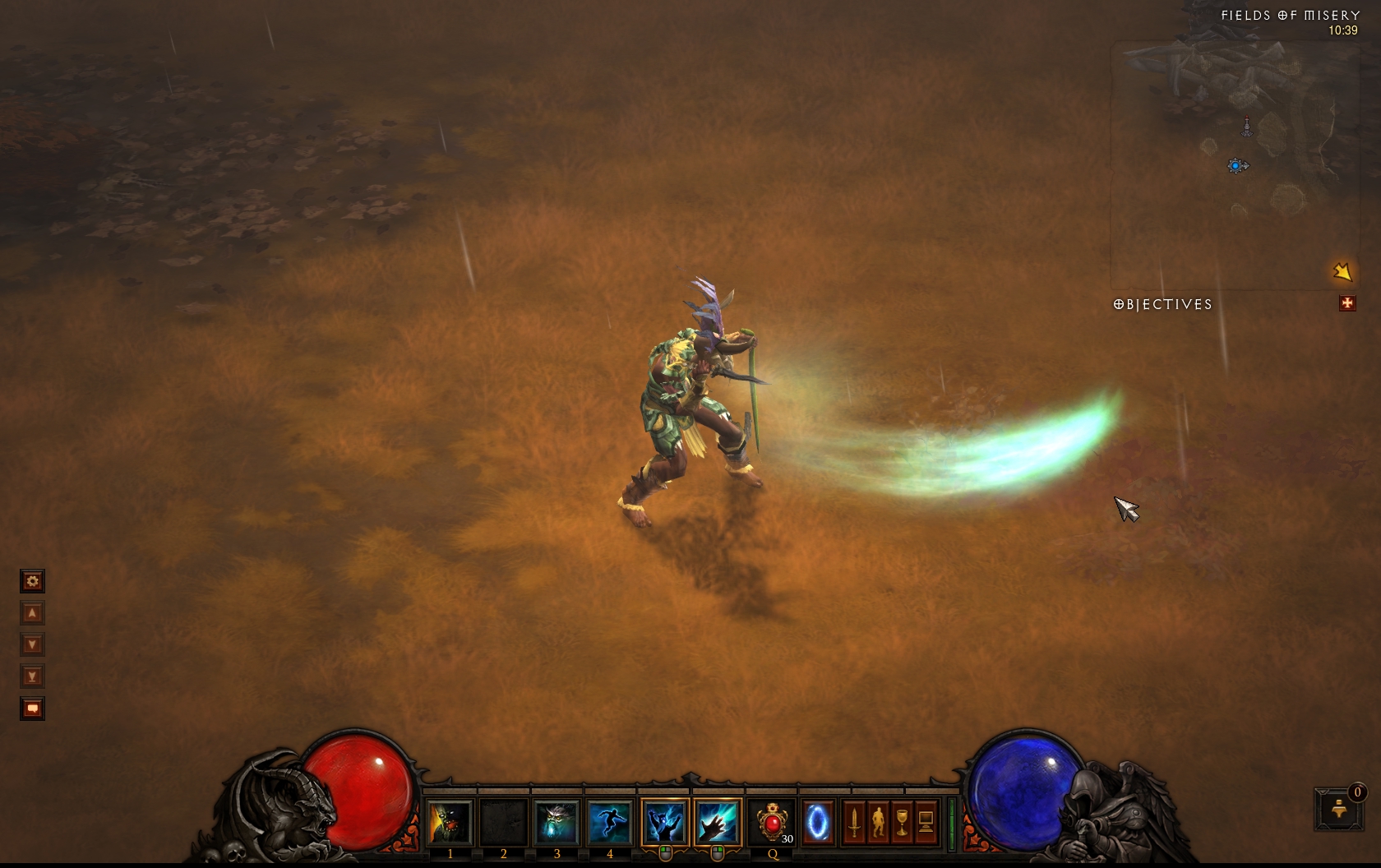Toggle the chat speech bubble button
Screen dimensions: 1381x868
pos(32,709)
